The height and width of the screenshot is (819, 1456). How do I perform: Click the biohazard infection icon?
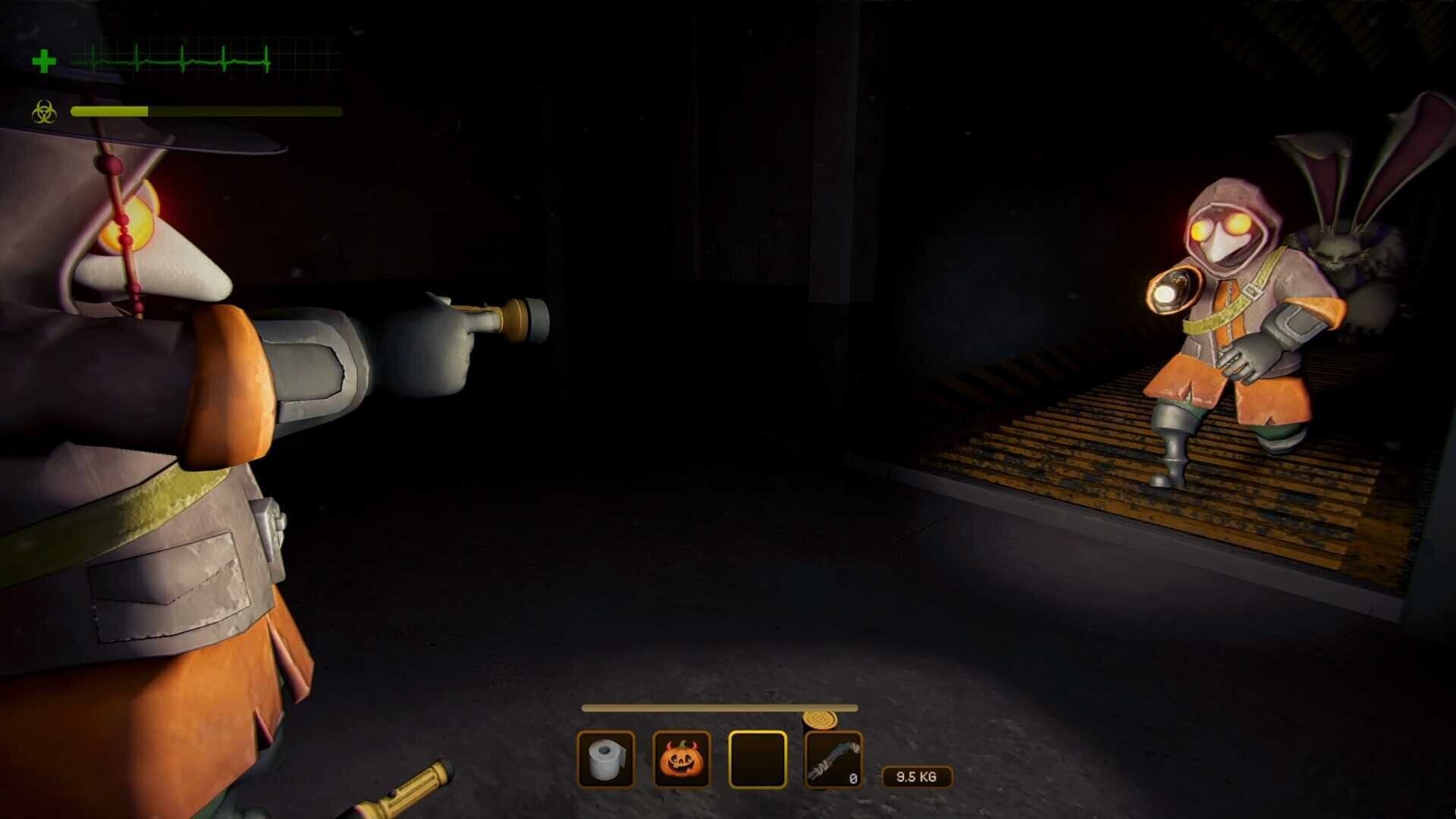point(45,112)
